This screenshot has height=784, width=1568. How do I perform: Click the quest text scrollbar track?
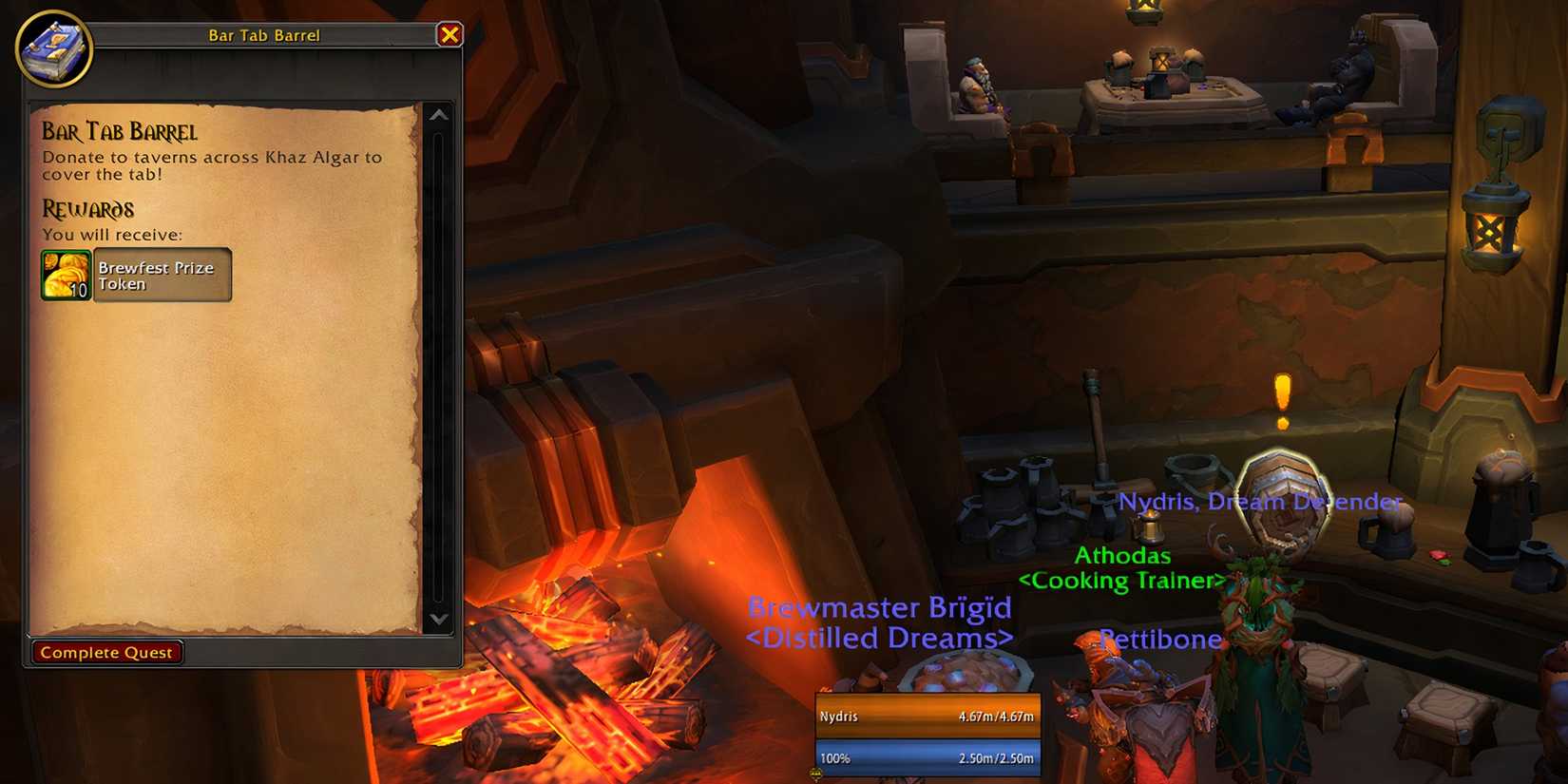[x=438, y=371]
